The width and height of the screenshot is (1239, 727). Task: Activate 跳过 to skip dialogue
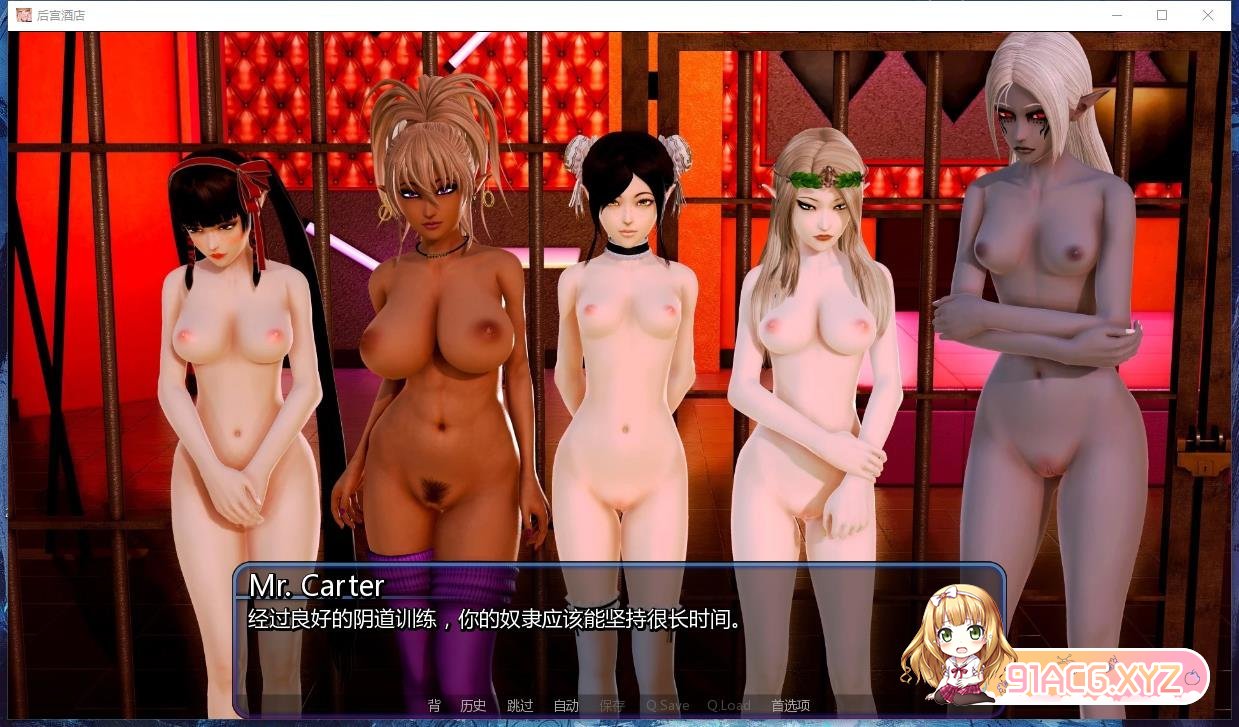520,706
